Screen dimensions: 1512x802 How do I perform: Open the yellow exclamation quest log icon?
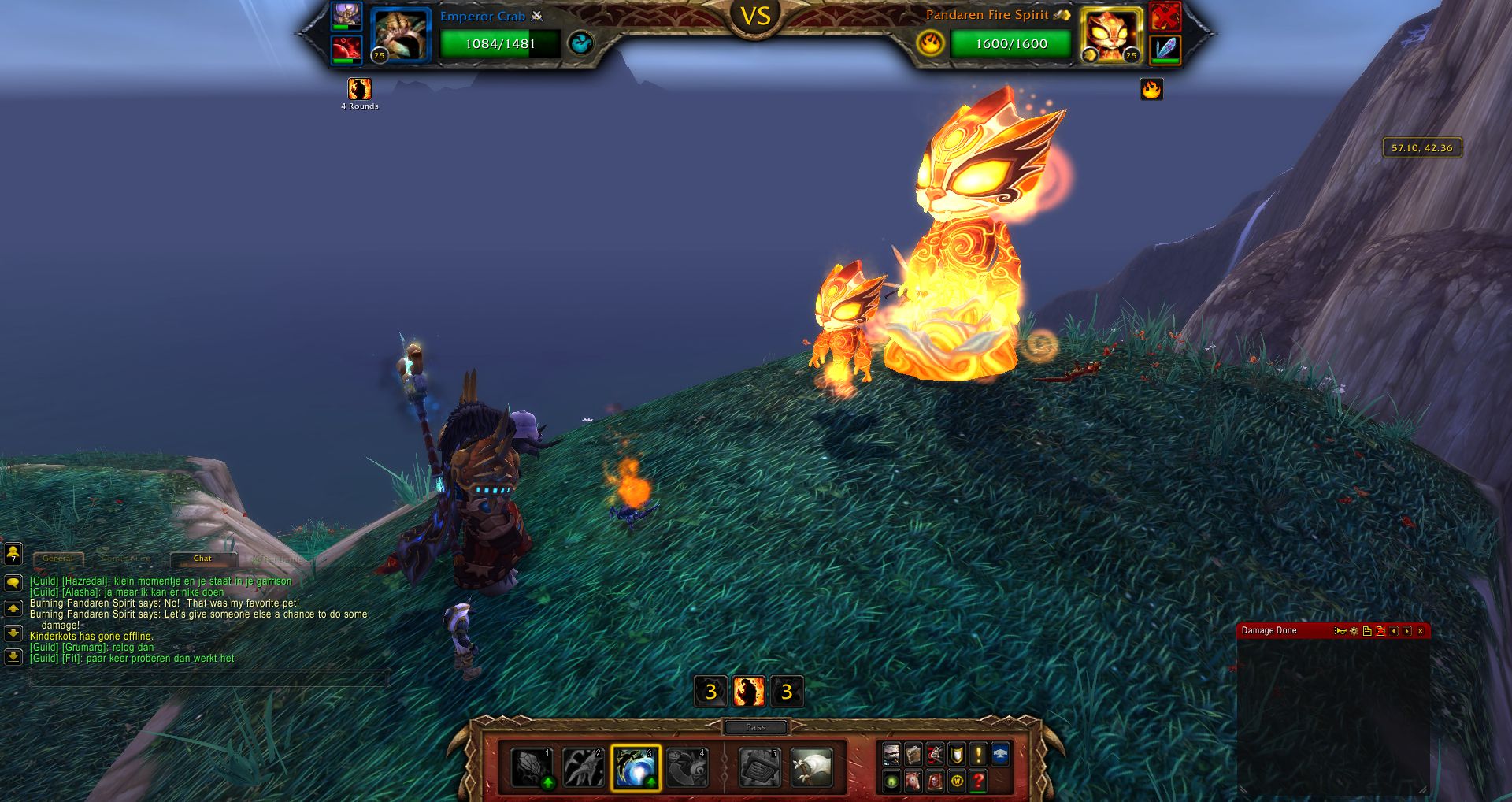tap(978, 754)
